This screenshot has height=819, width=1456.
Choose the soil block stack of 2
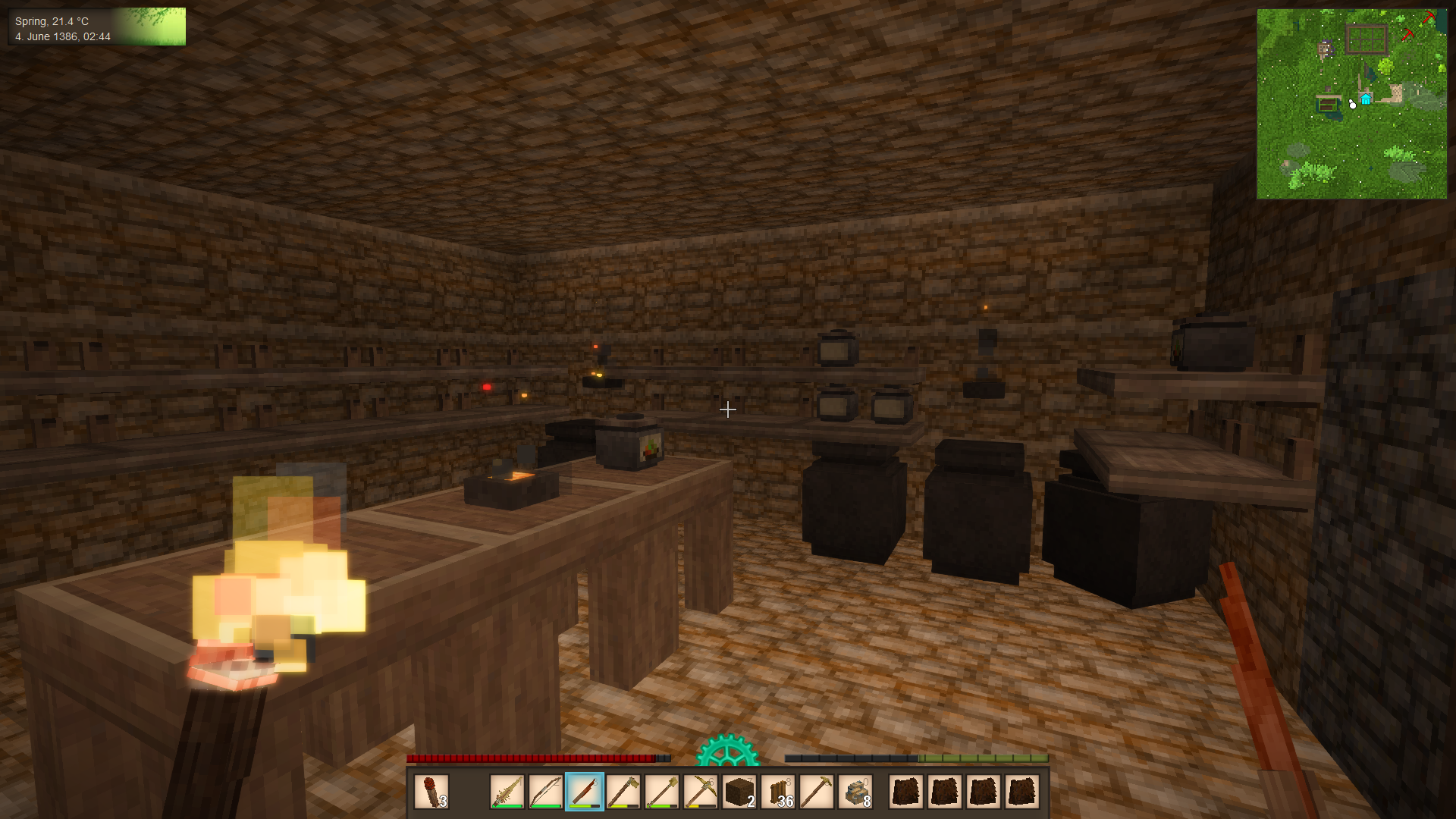[x=739, y=792]
